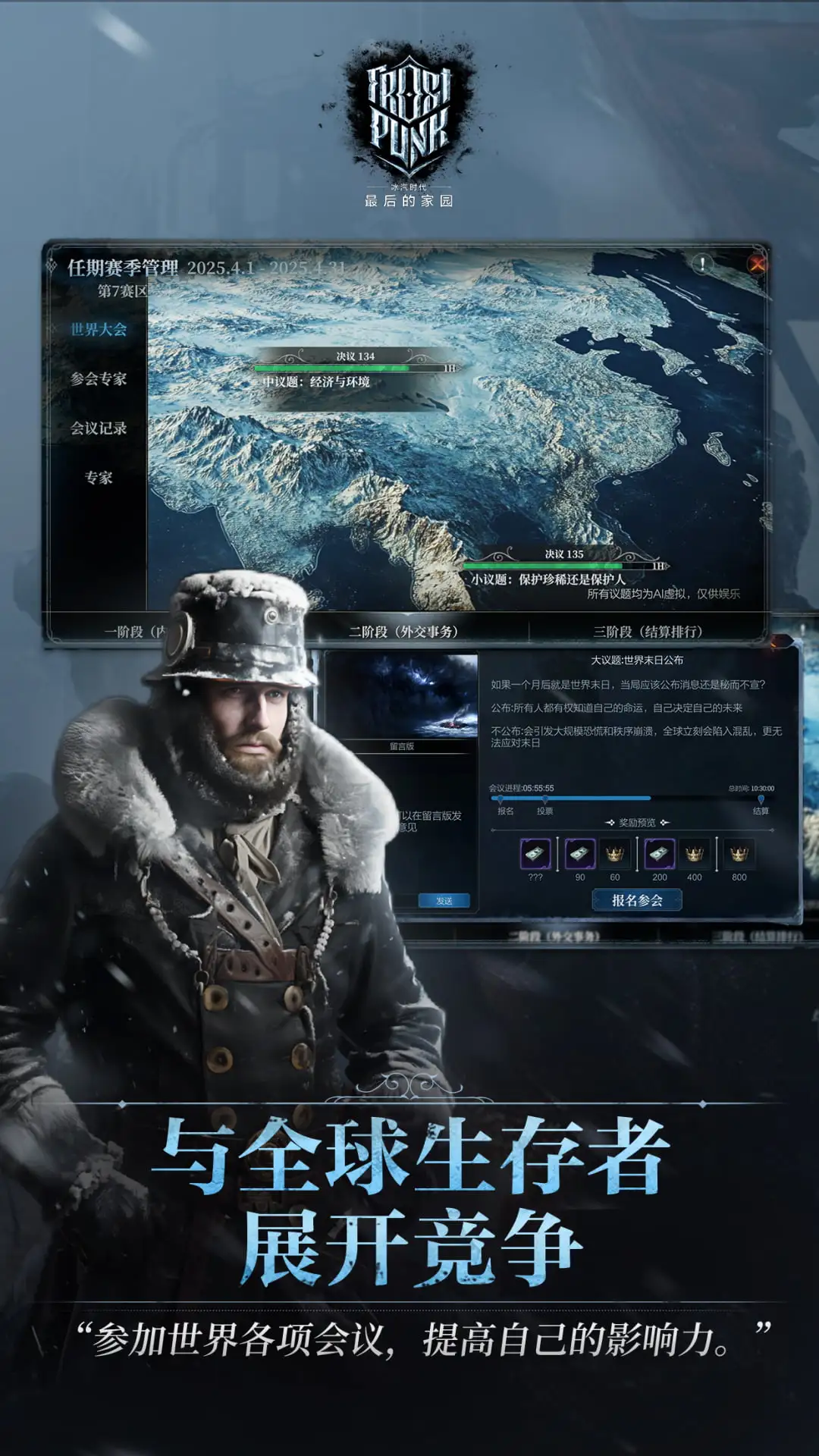The width and height of the screenshot is (819, 1456).
Task: Open the 专家 experts entry
Action: [99, 477]
